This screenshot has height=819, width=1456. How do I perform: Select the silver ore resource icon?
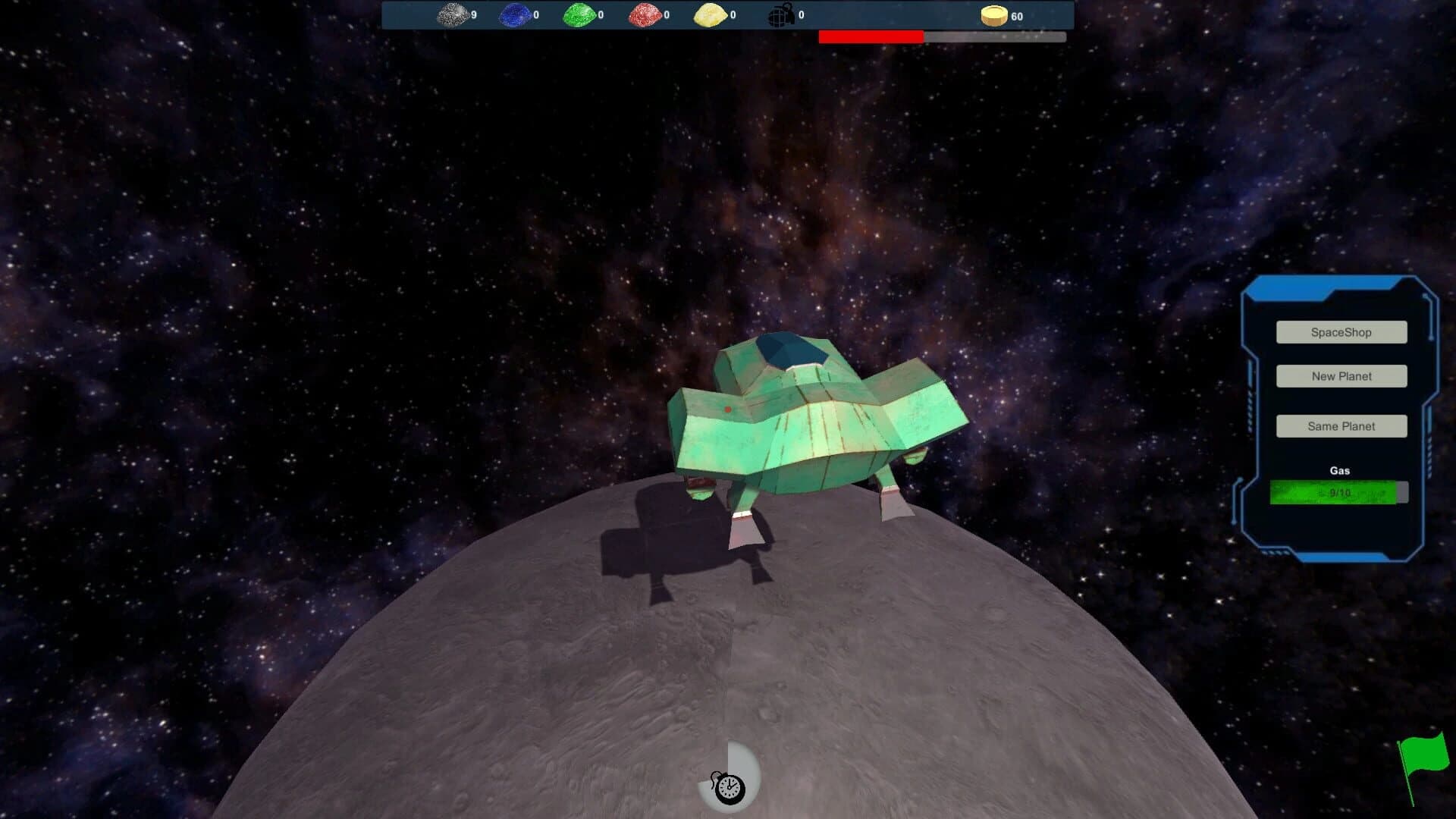(451, 13)
